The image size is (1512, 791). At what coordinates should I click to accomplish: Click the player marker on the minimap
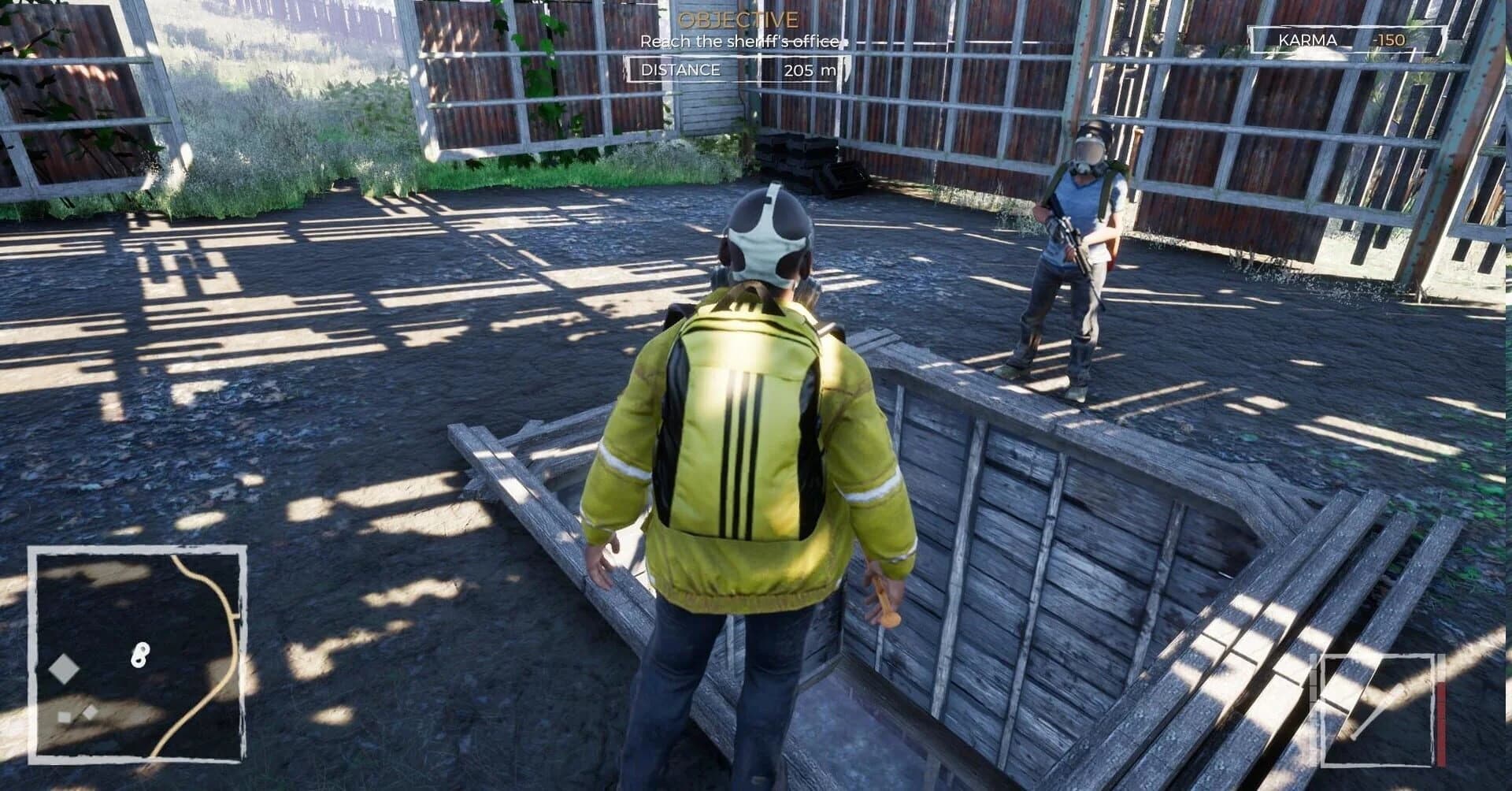coord(140,655)
